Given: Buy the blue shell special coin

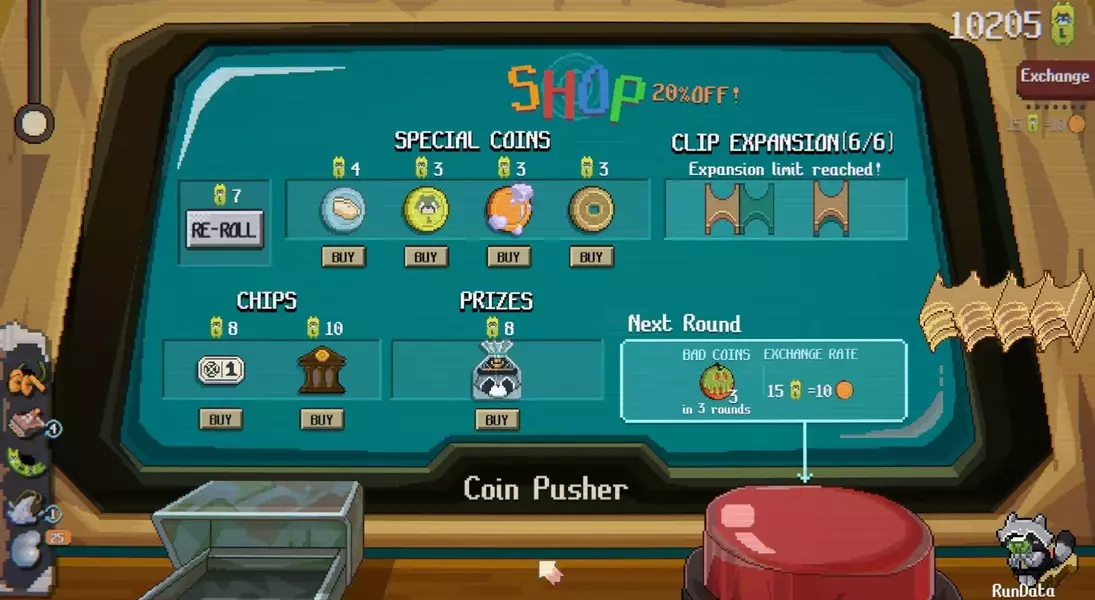Looking at the screenshot, I should 342,257.
